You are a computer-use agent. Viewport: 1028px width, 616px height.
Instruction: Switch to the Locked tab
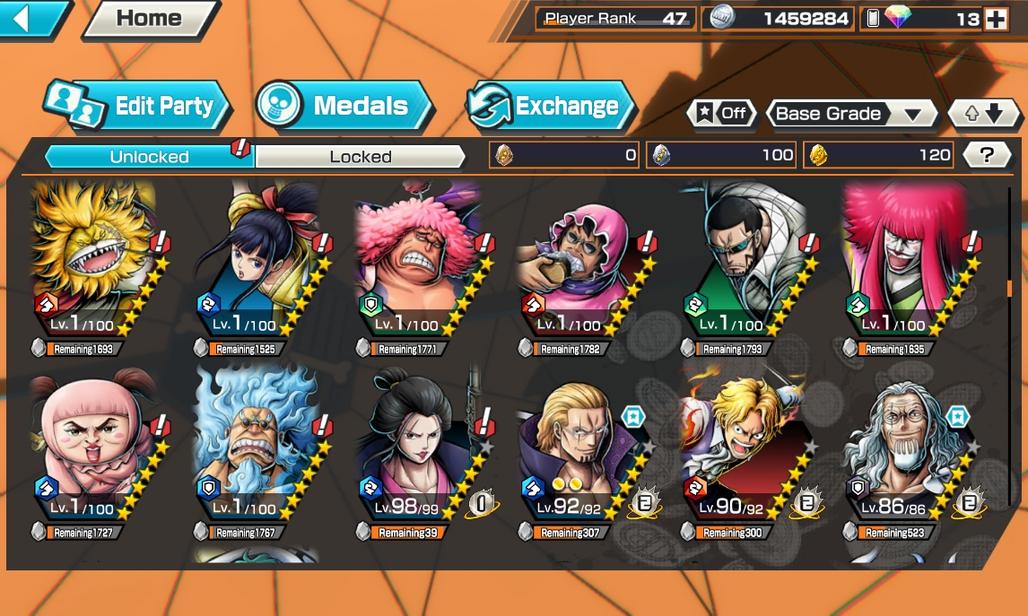tap(361, 156)
